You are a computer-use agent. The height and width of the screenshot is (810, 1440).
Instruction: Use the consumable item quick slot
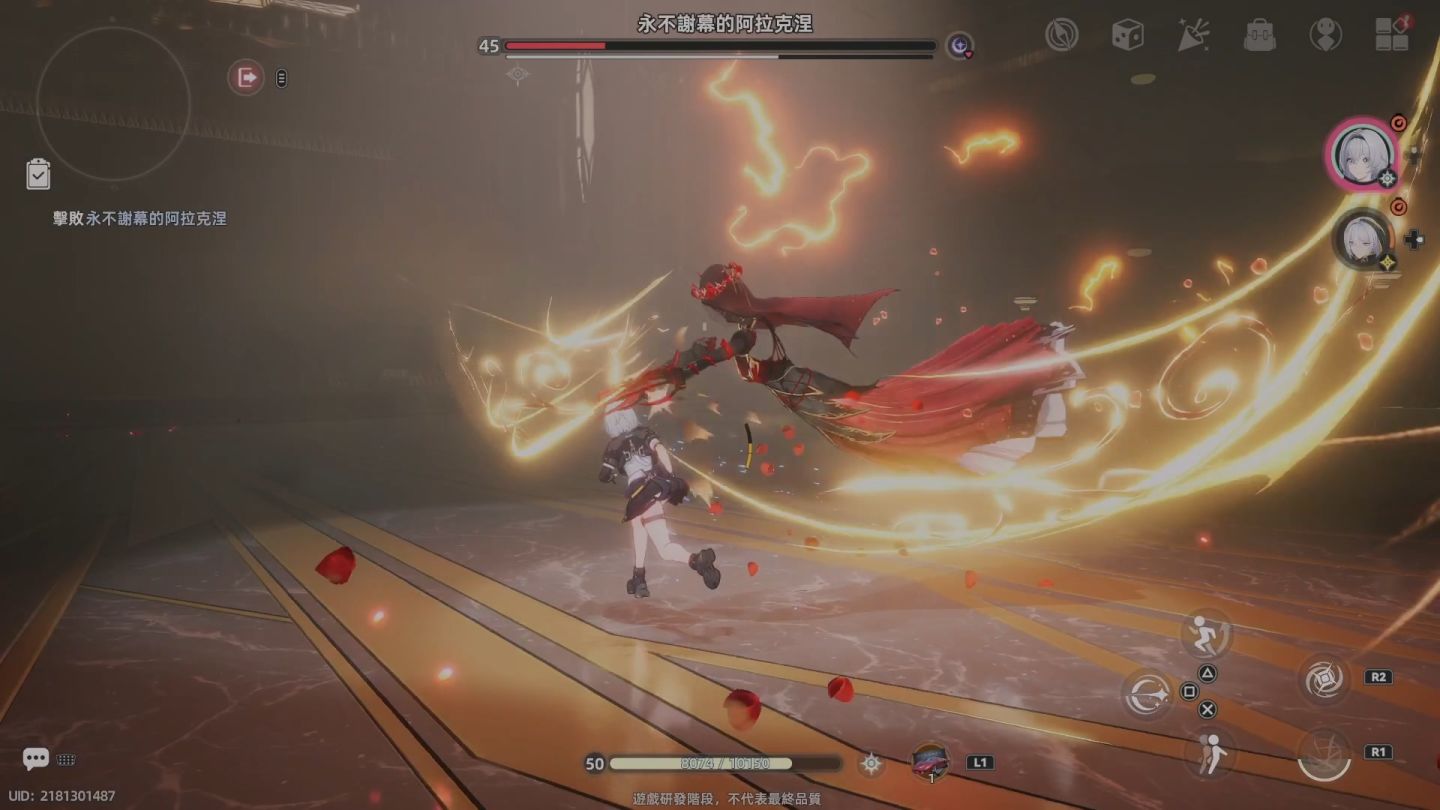(x=931, y=763)
